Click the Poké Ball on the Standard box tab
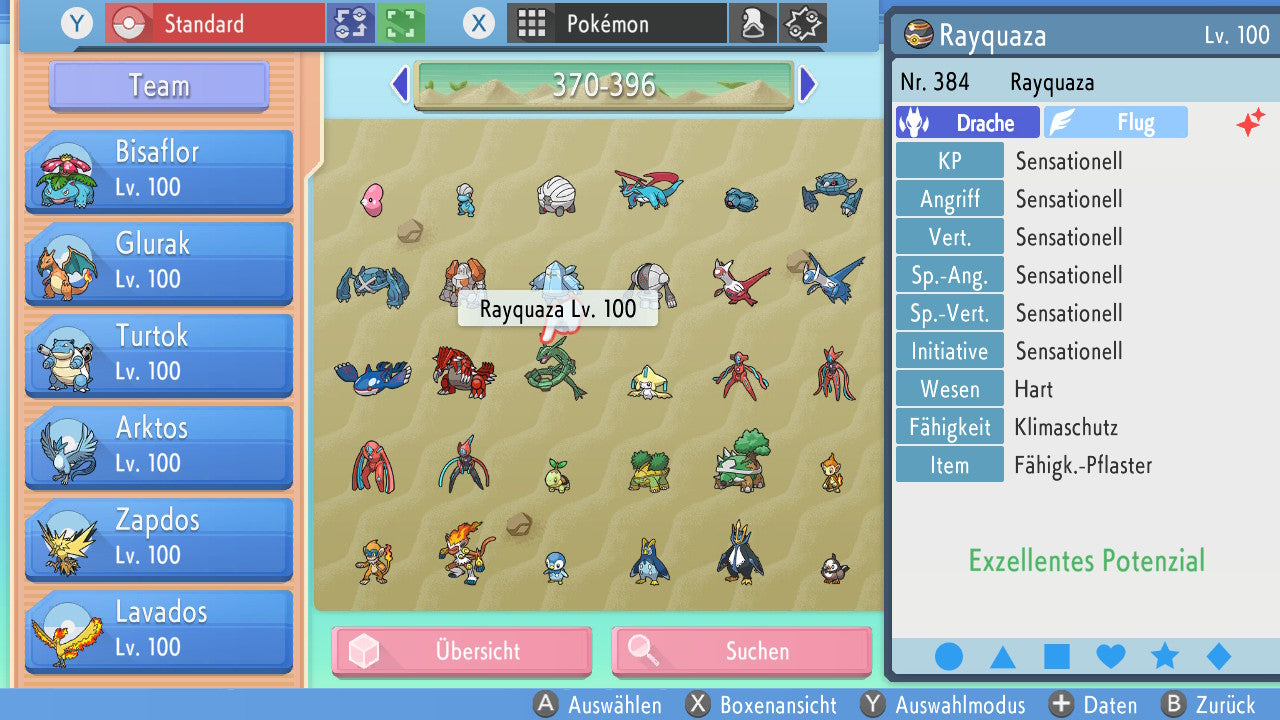Viewport: 1280px width, 720px height. (x=130, y=22)
